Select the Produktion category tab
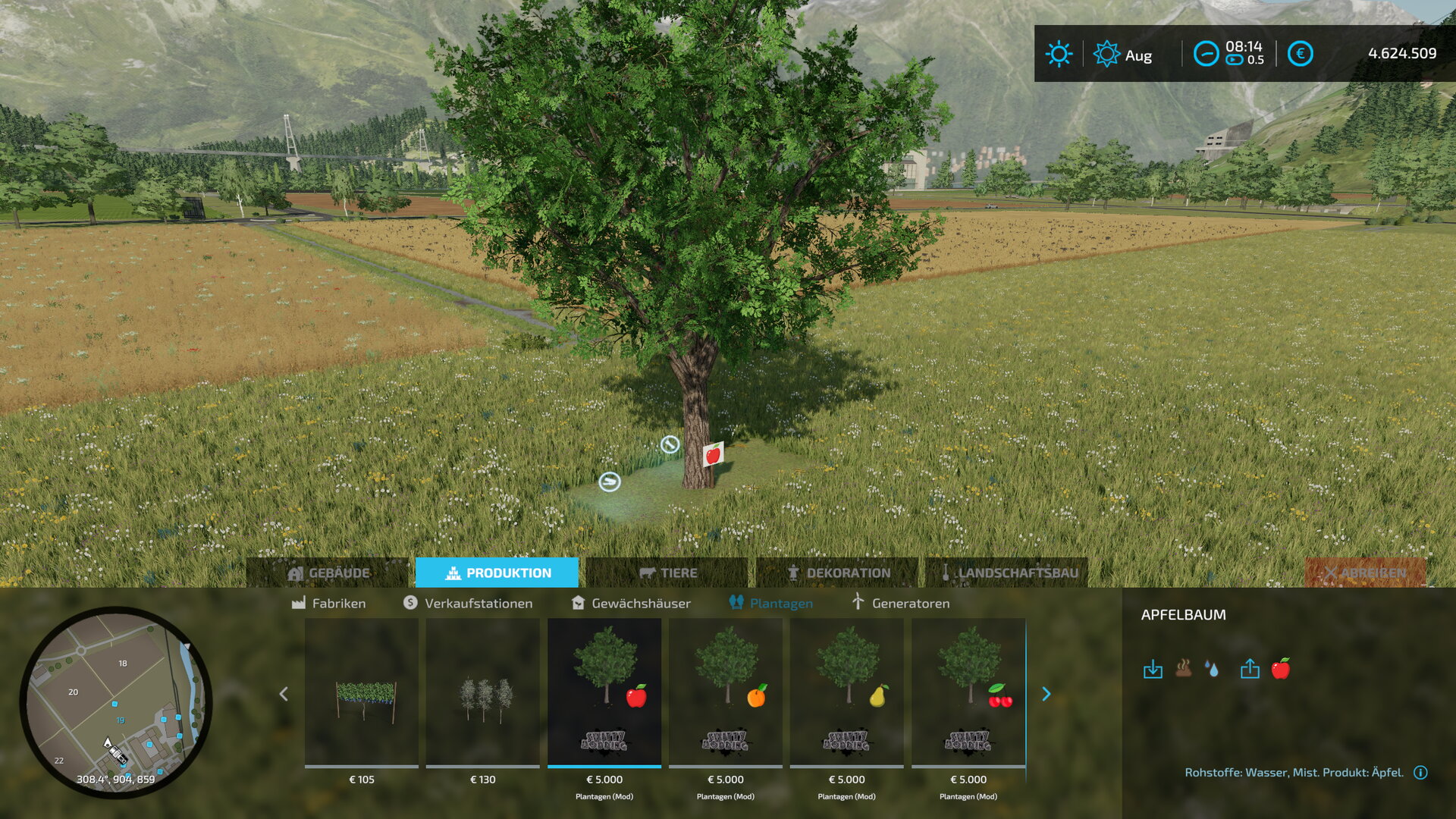Screen dimensions: 1456x819 tap(497, 573)
